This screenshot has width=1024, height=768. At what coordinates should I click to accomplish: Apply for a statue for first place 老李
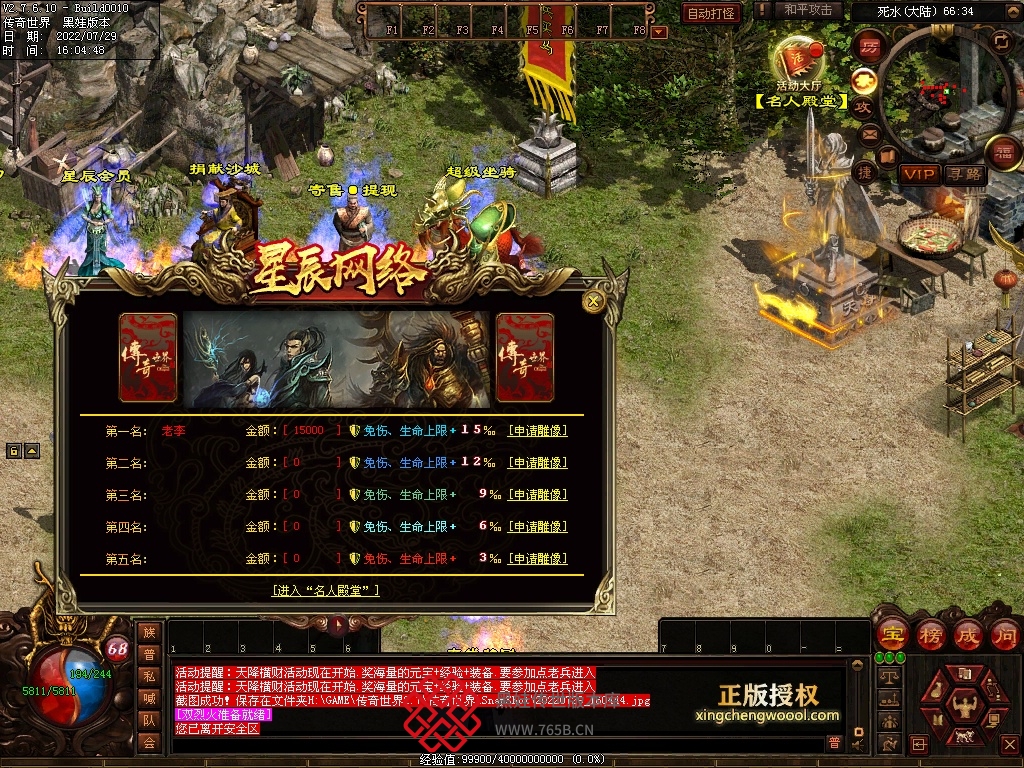(537, 431)
